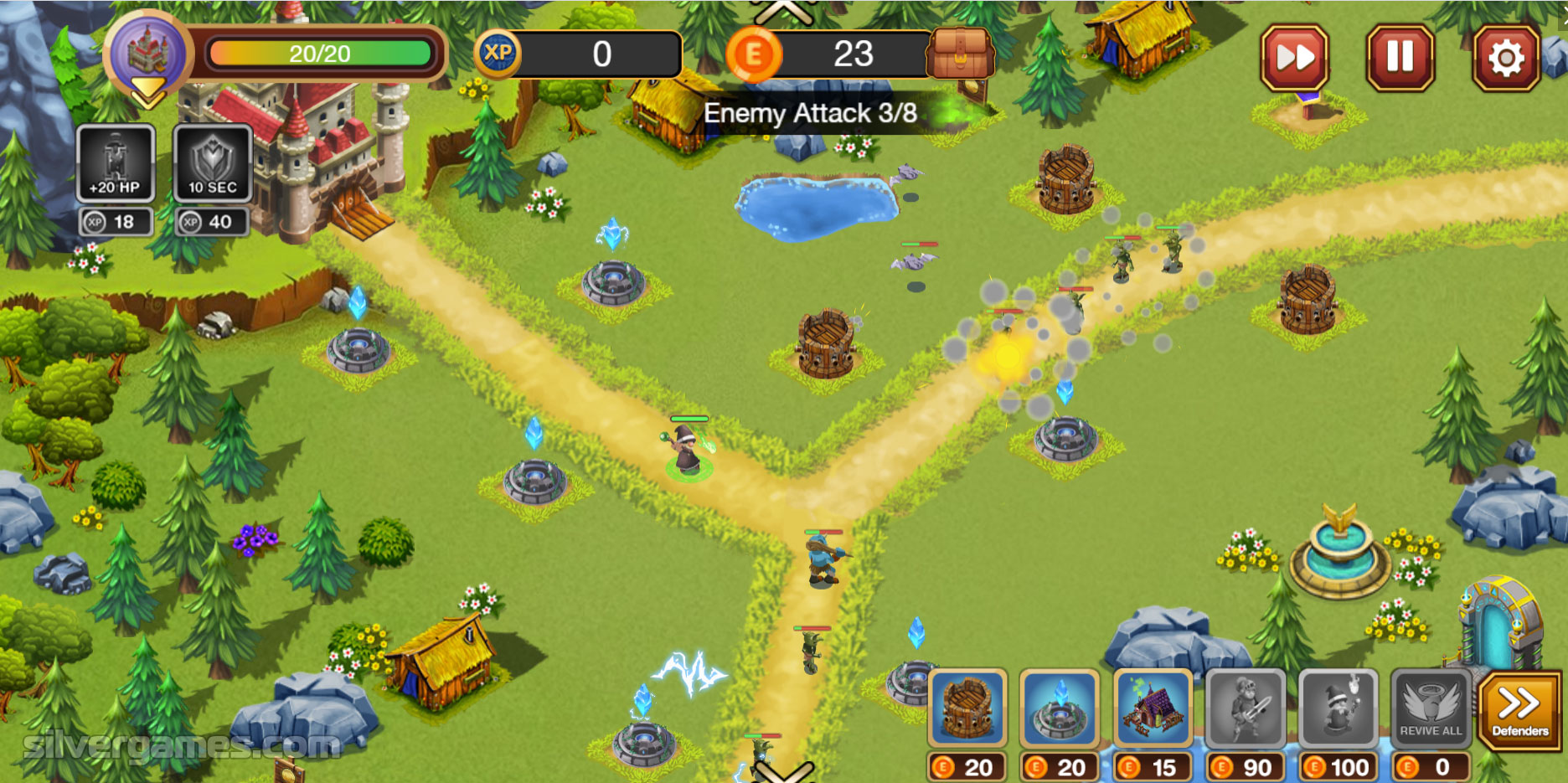Choose the blue crystal tower card
Viewport: 1568px width, 783px height.
coord(1060,708)
